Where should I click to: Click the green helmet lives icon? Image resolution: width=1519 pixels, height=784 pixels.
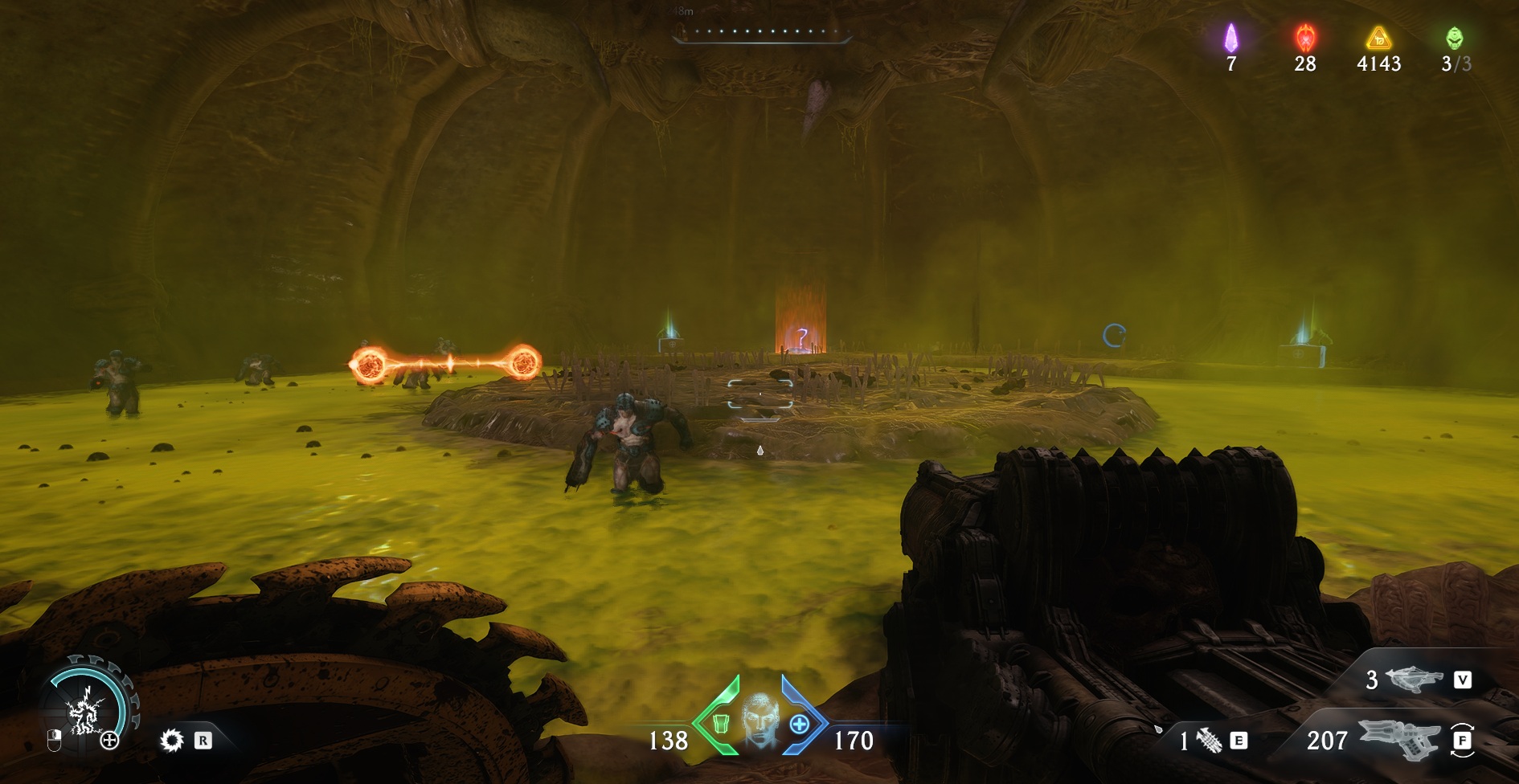[1455, 38]
